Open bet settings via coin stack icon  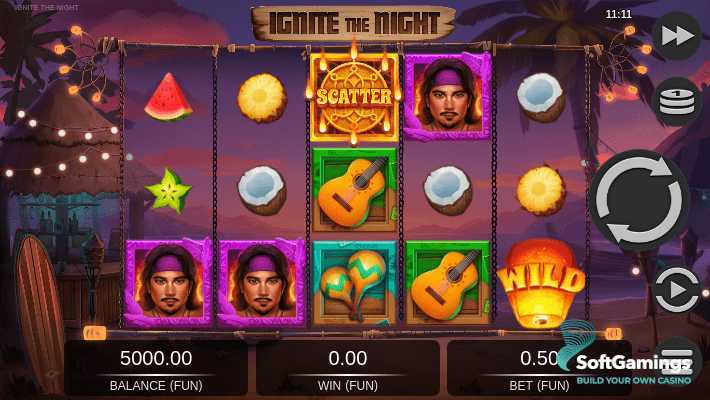(x=676, y=100)
